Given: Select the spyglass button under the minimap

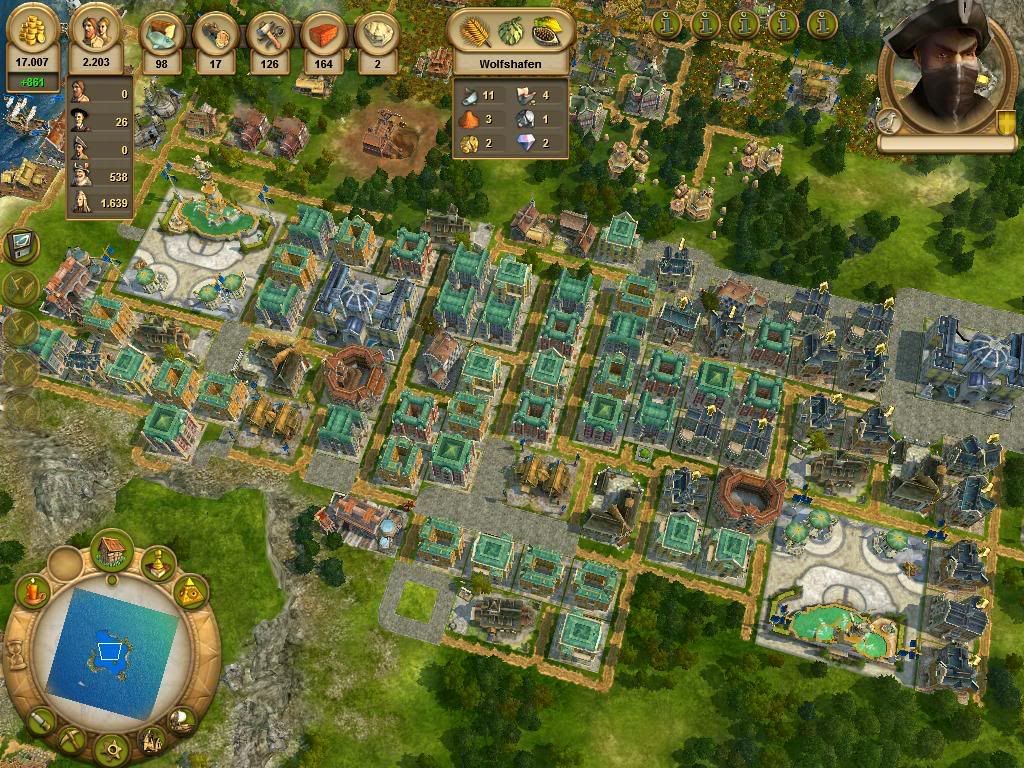Looking at the screenshot, I should (39, 719).
